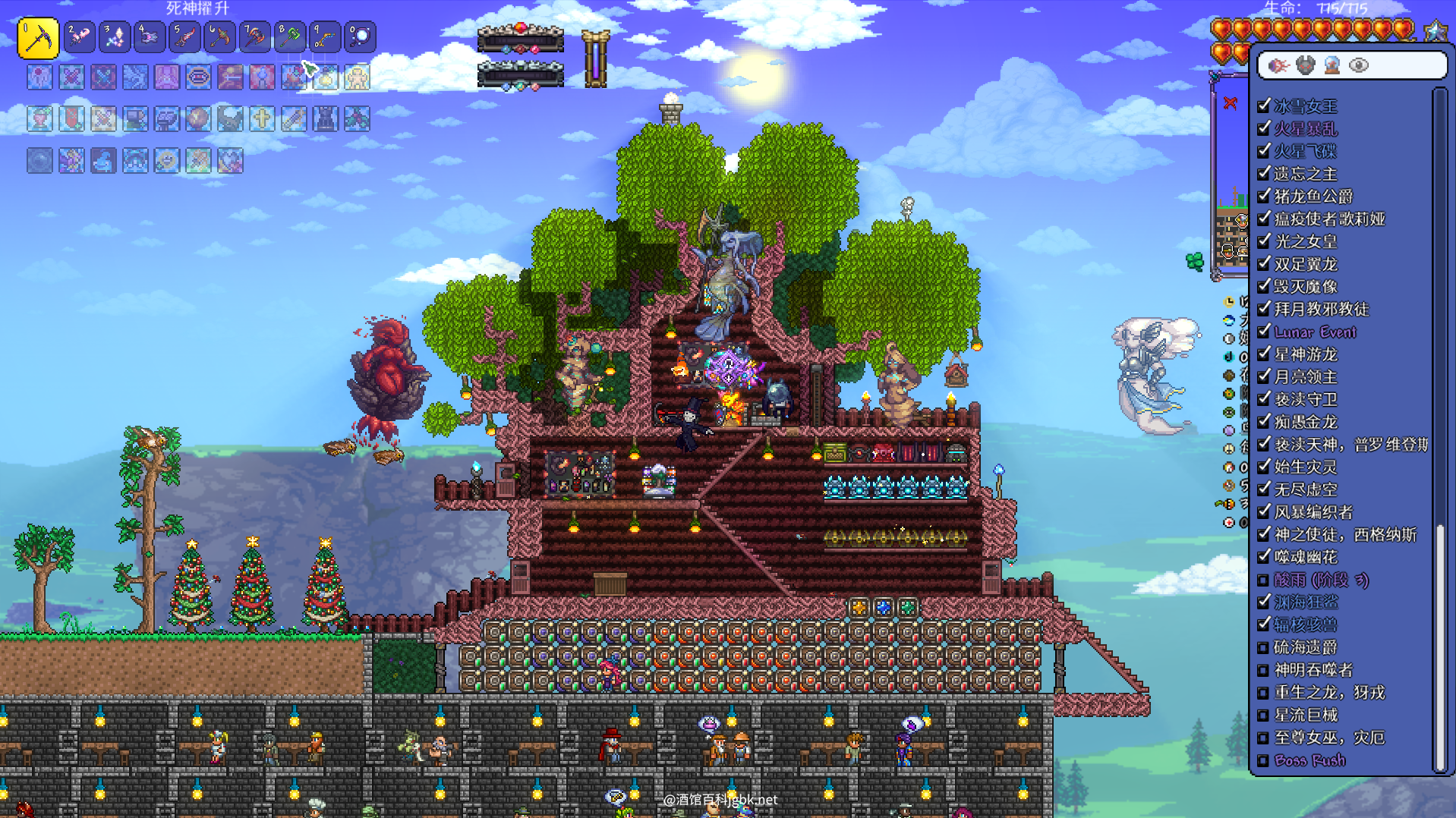Image resolution: width=1456 pixels, height=818 pixels.
Task: Click the Eye of Cthulhu boss filter icon
Action: (1278, 65)
